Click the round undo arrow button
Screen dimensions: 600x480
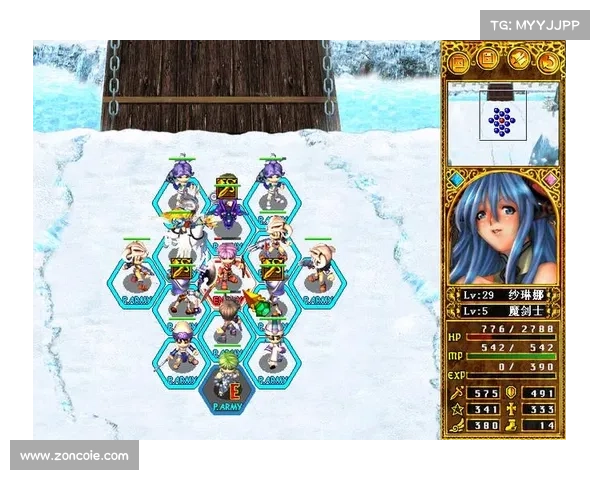[549, 63]
